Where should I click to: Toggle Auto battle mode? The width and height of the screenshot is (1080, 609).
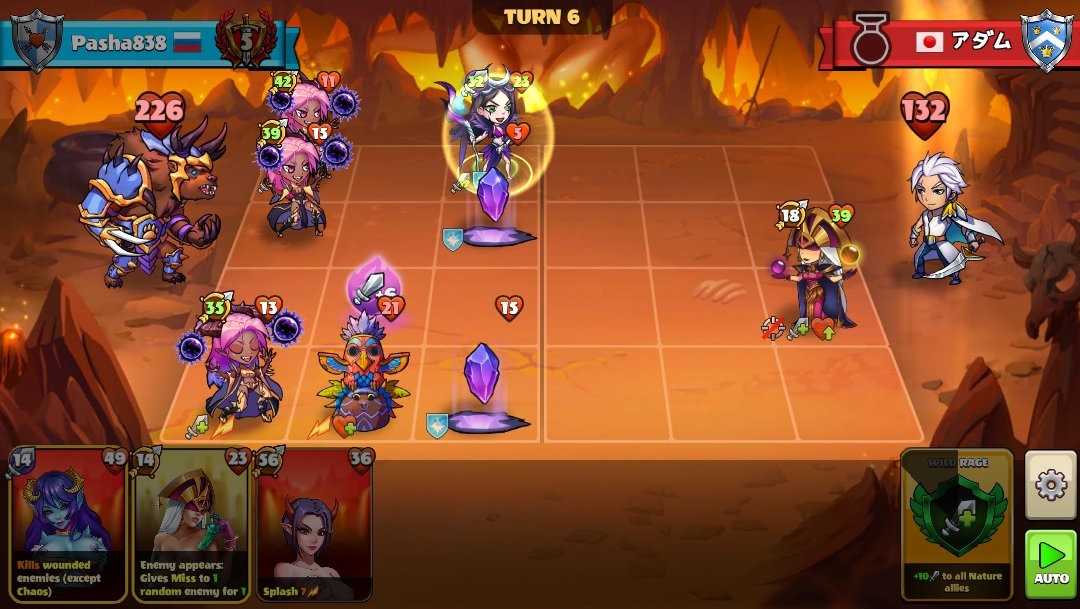1051,563
